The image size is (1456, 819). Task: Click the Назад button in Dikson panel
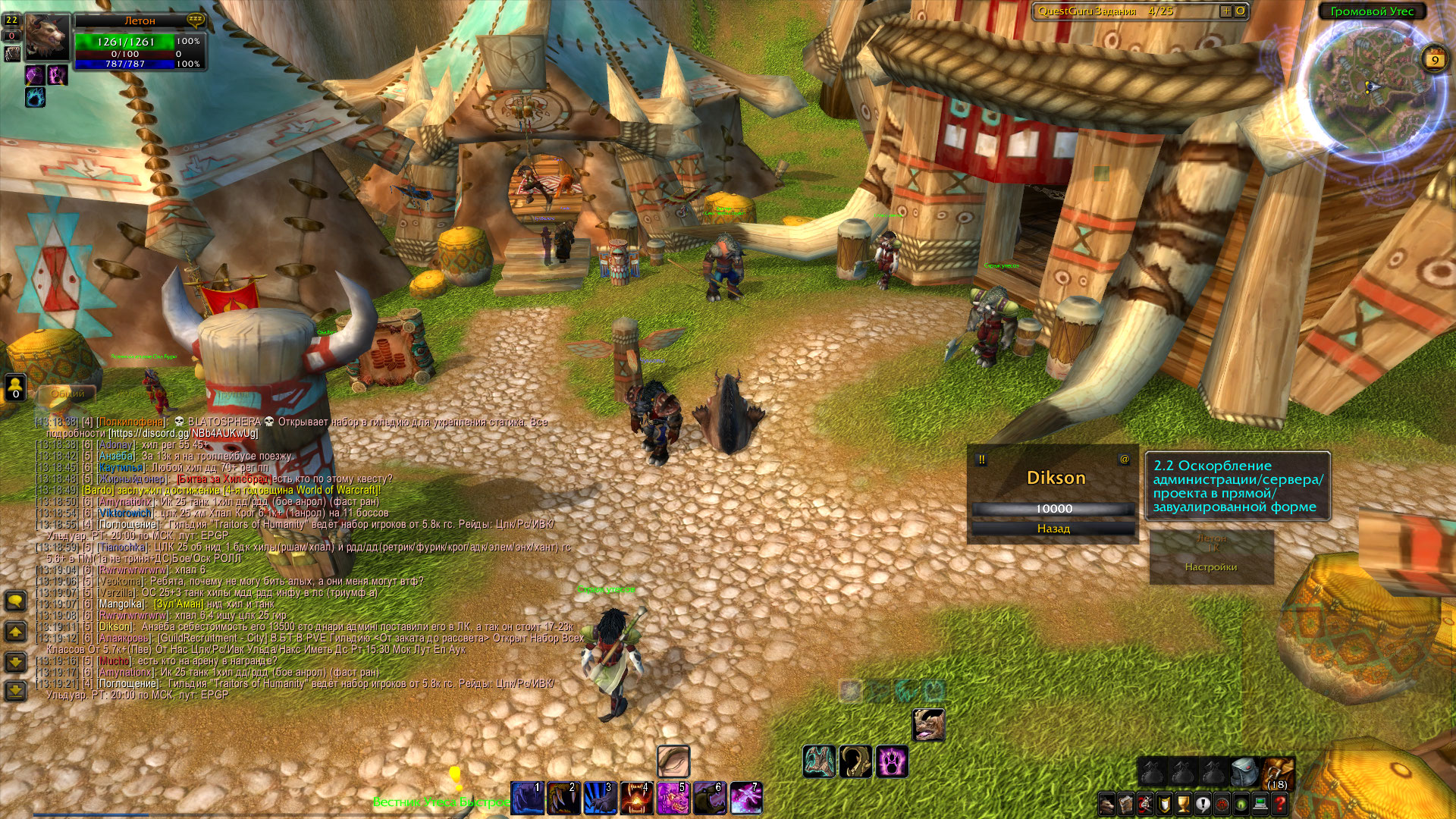click(x=1053, y=529)
